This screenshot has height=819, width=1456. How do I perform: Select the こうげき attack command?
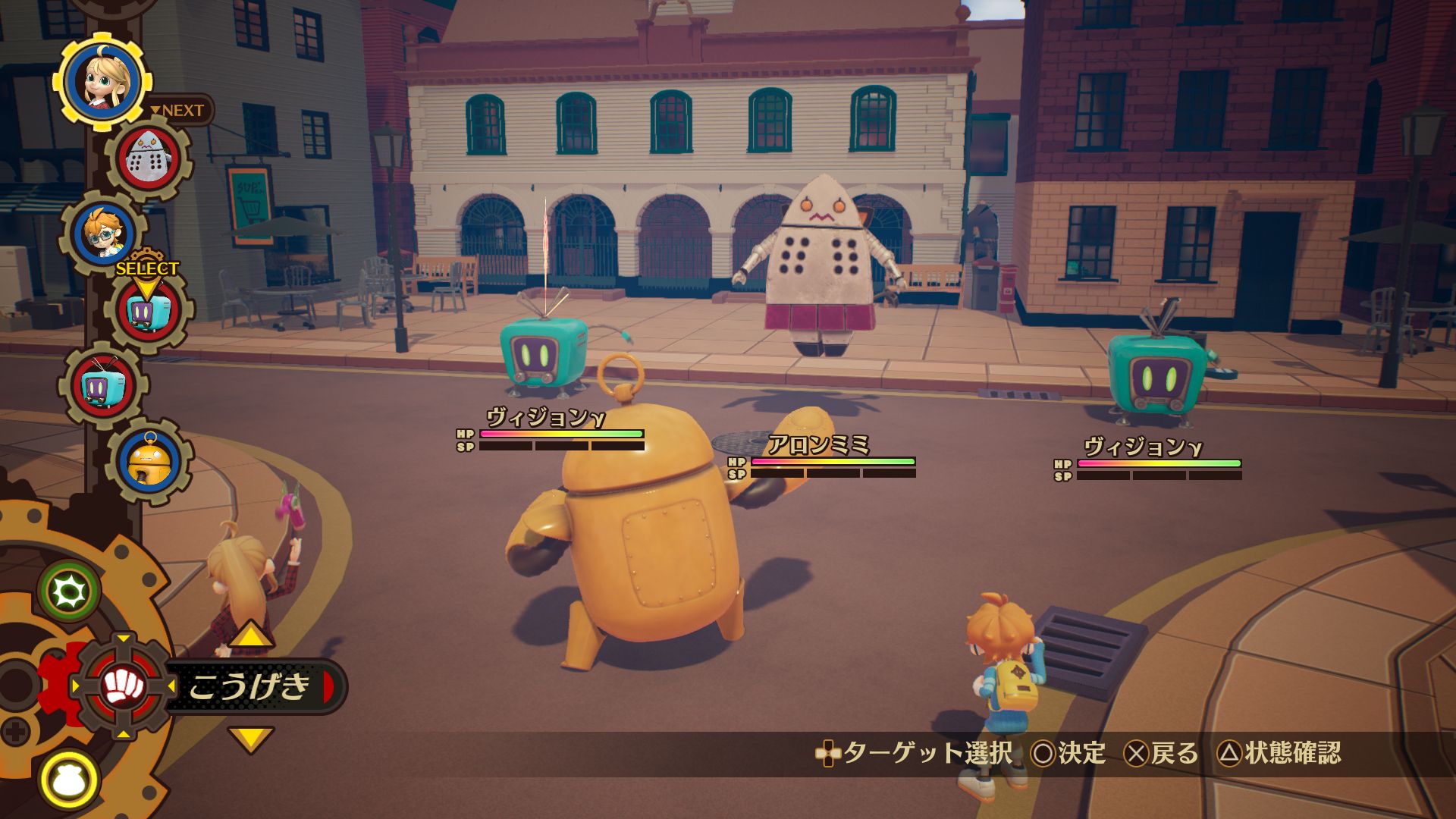point(250,686)
